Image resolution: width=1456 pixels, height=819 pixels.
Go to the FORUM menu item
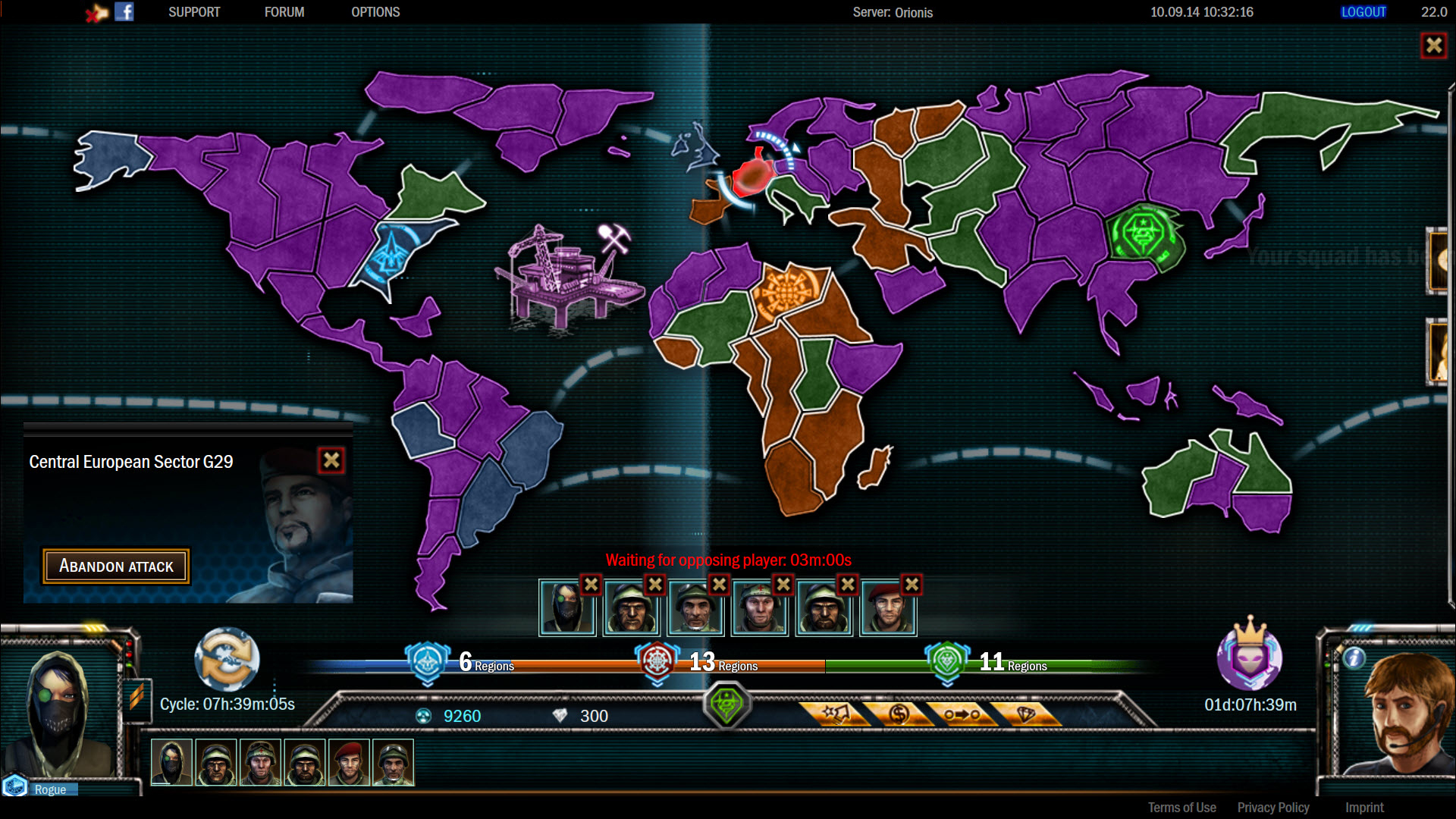coord(284,11)
